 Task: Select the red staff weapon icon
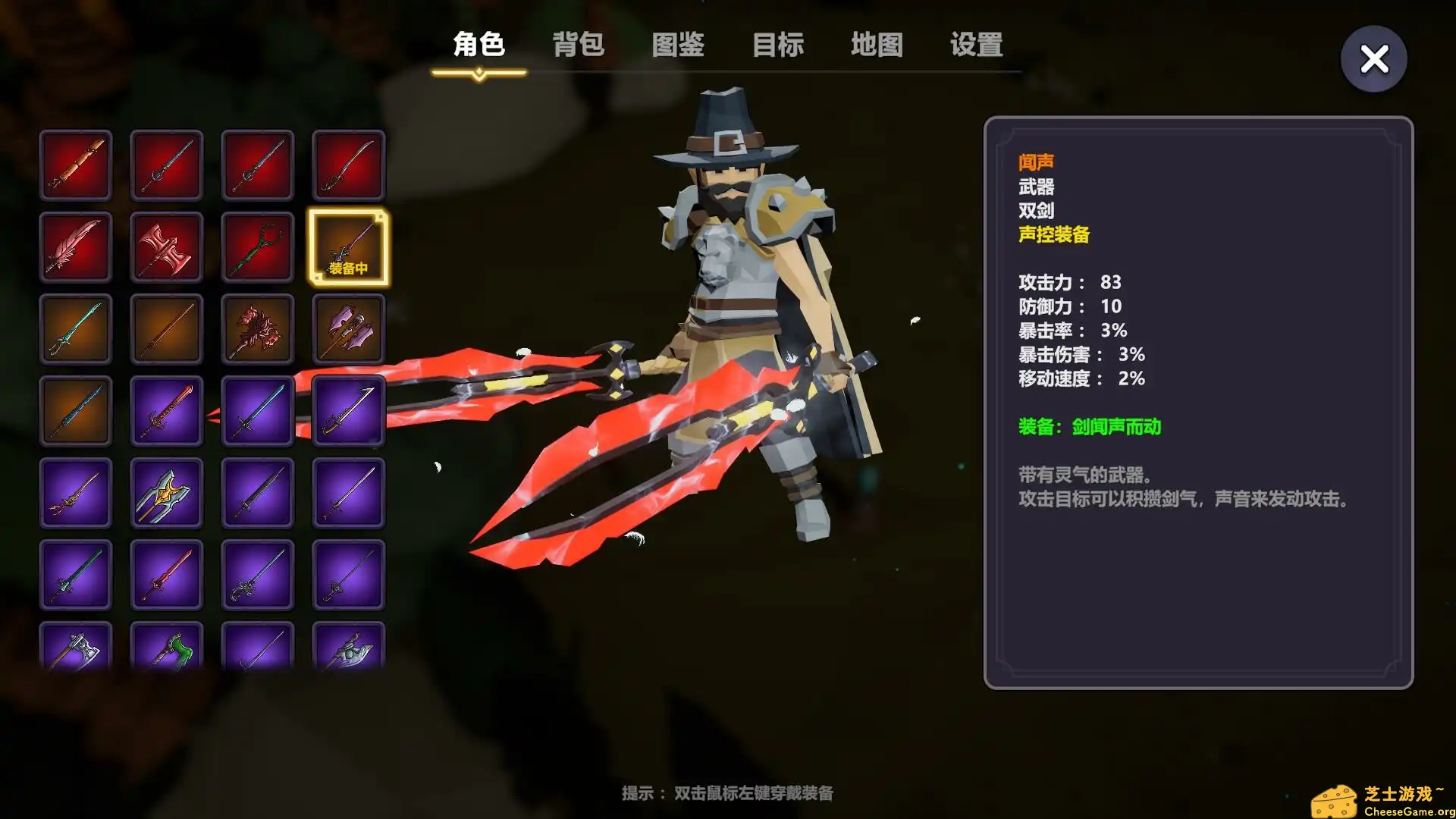(x=258, y=246)
